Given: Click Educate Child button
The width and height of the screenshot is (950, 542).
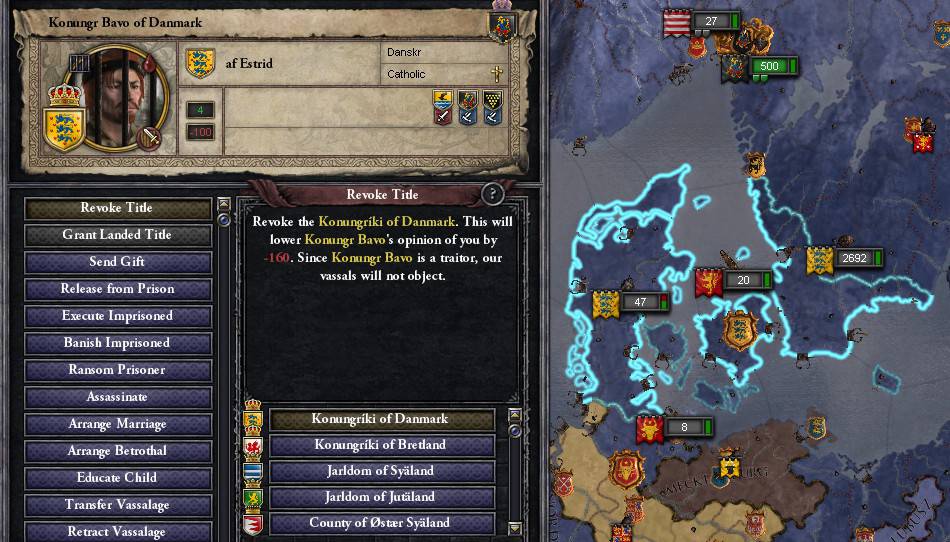Looking at the screenshot, I should 117,478.
